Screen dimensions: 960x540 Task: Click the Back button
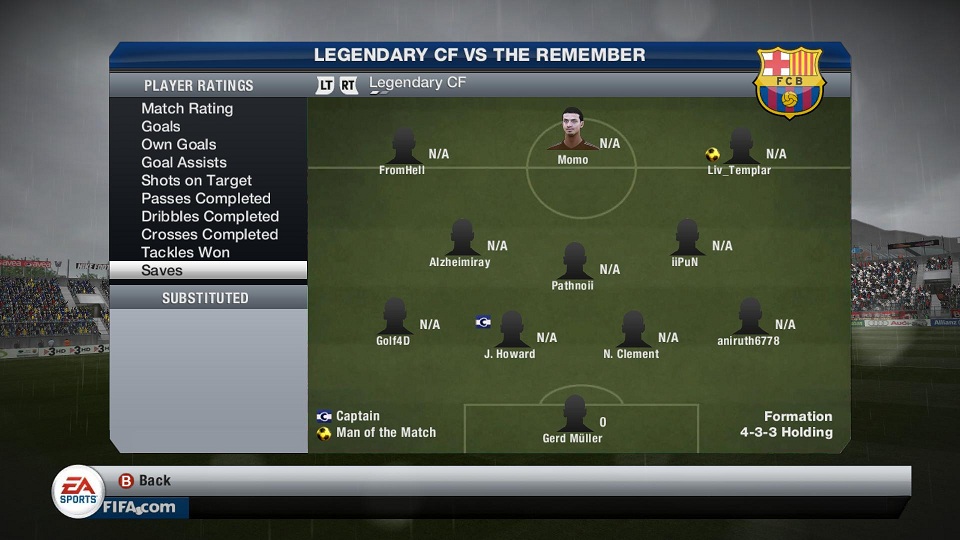pos(145,481)
